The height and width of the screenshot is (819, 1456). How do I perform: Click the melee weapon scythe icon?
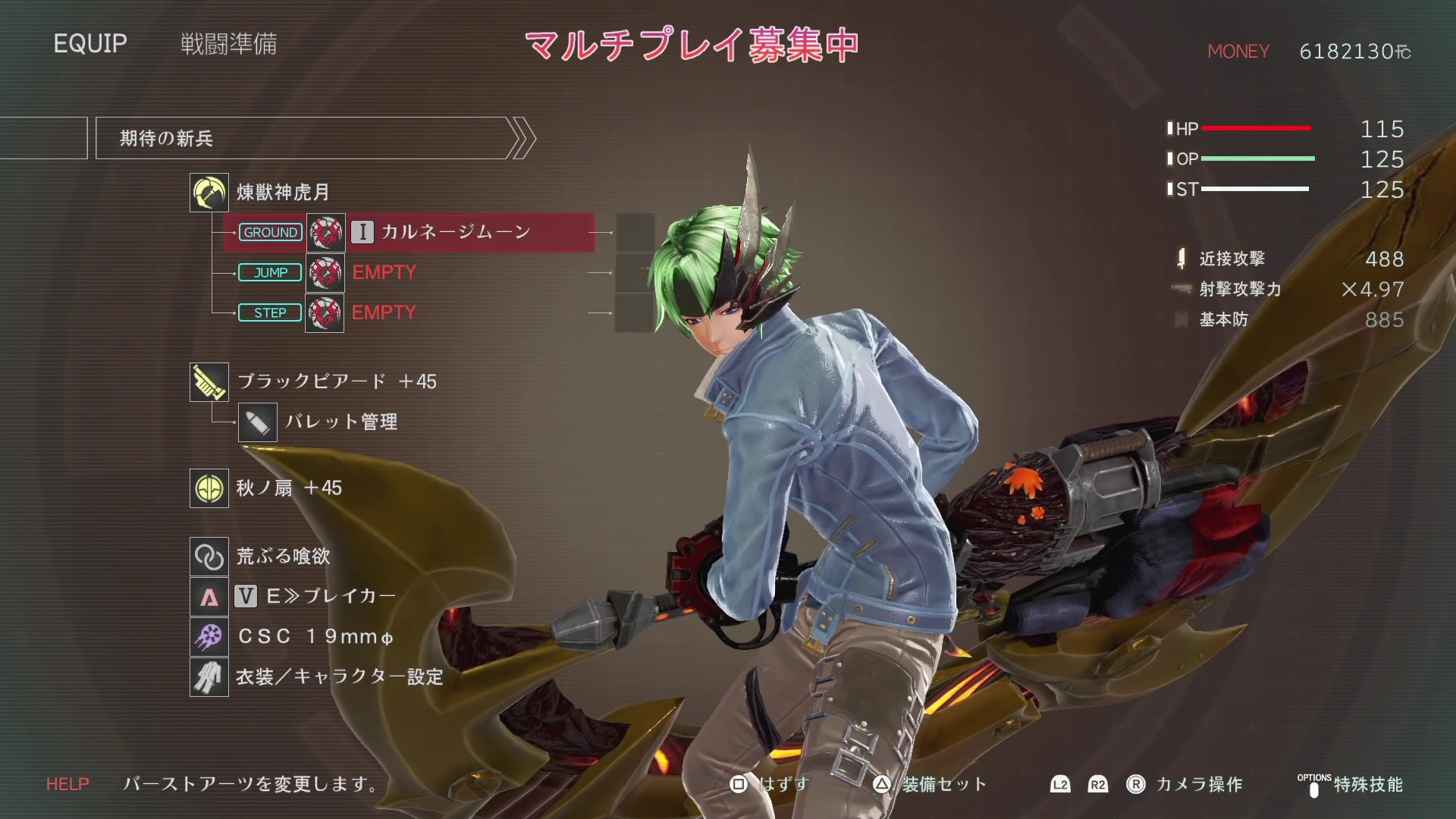[209, 193]
